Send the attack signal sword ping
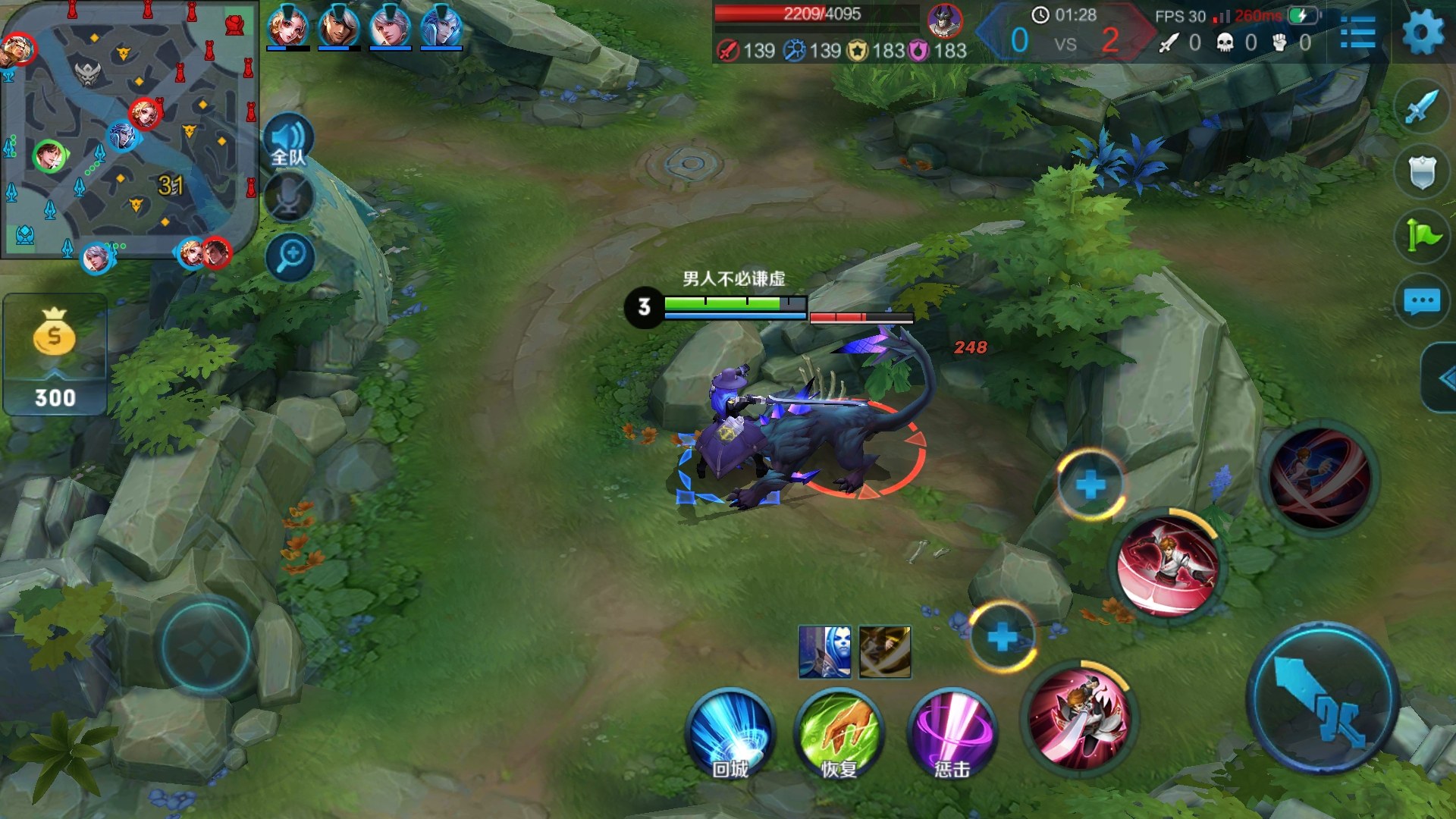Screen dimensions: 1456x819 click(1420, 107)
